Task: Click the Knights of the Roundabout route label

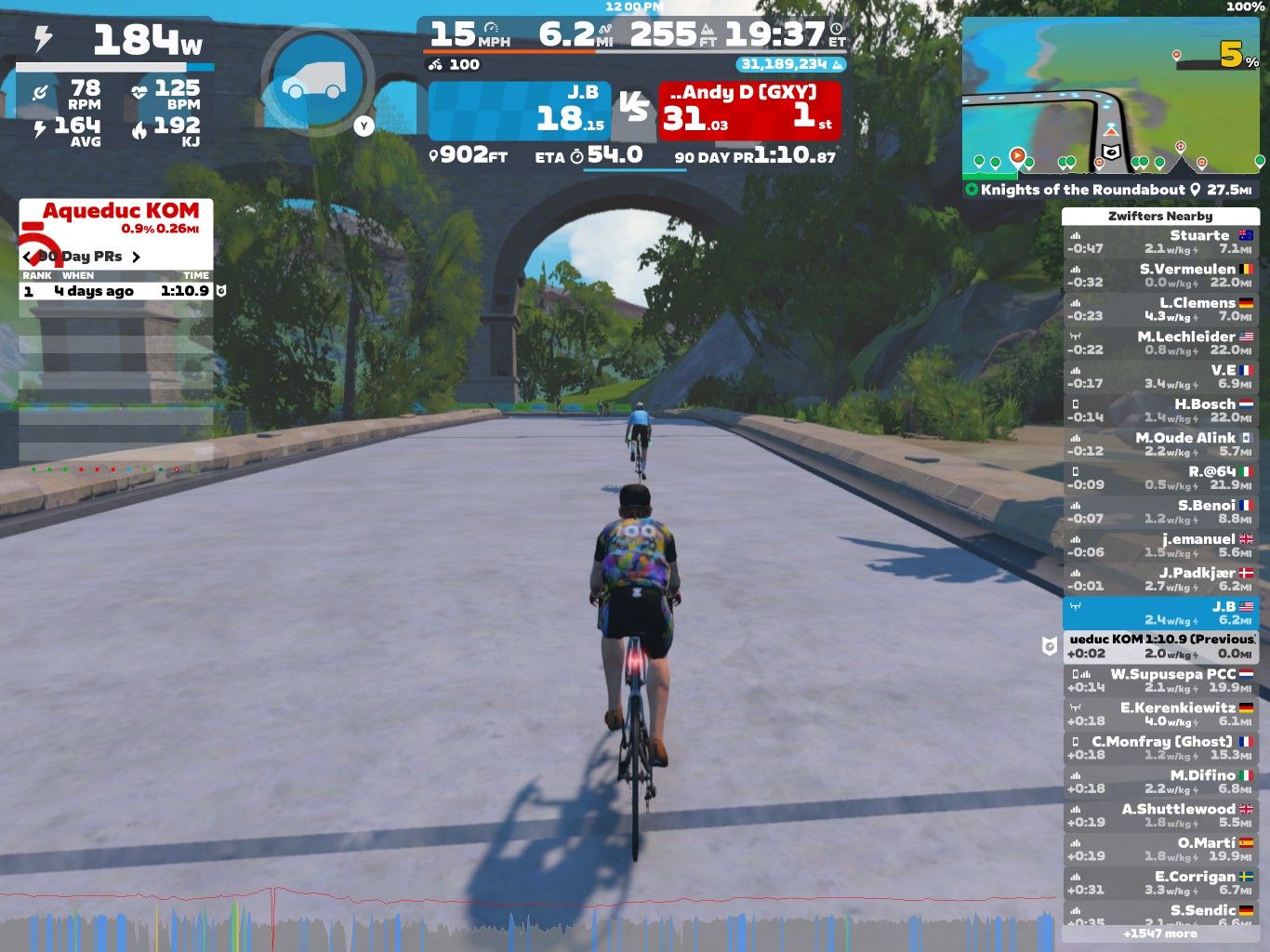Action: (x=1082, y=190)
